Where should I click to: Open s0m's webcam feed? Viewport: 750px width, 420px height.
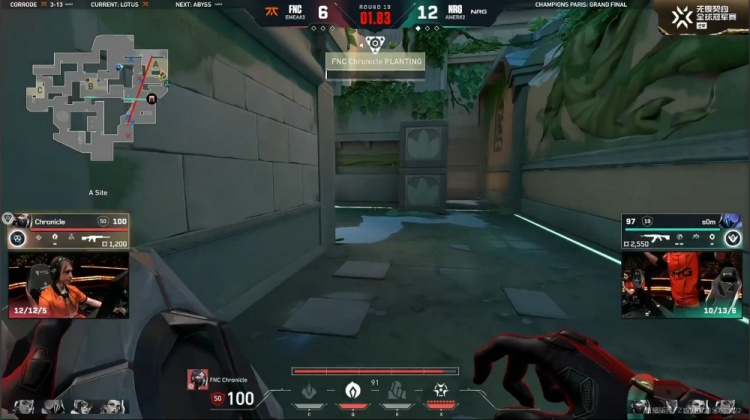click(681, 284)
